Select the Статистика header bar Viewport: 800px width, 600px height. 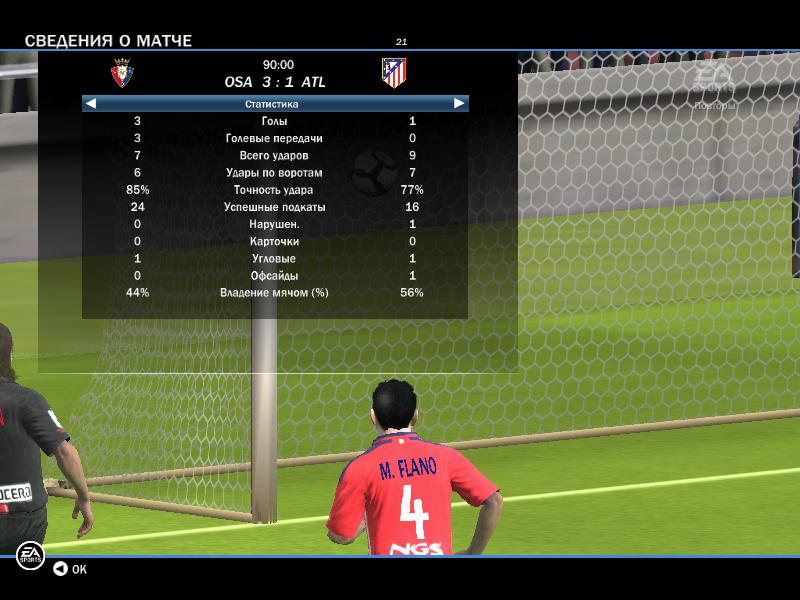[272, 103]
